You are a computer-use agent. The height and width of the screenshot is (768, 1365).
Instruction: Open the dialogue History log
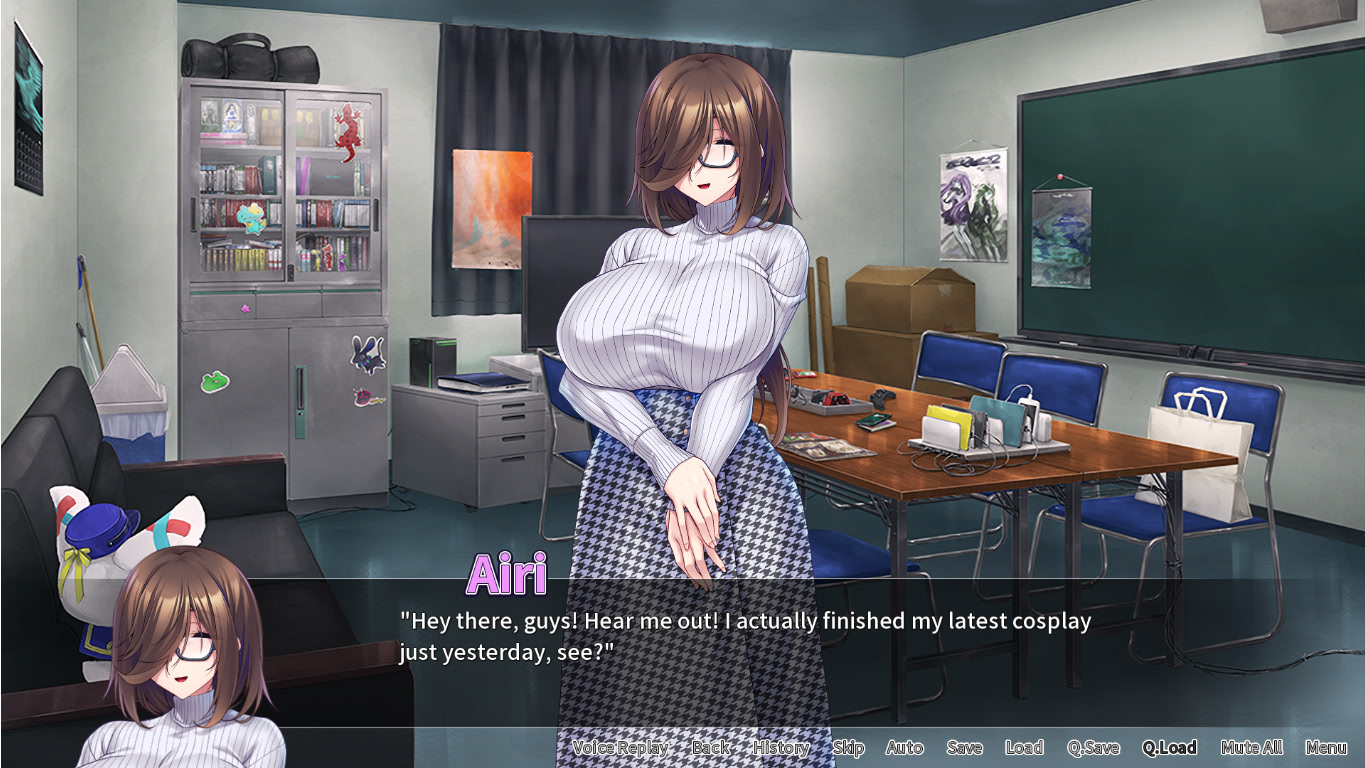781,748
